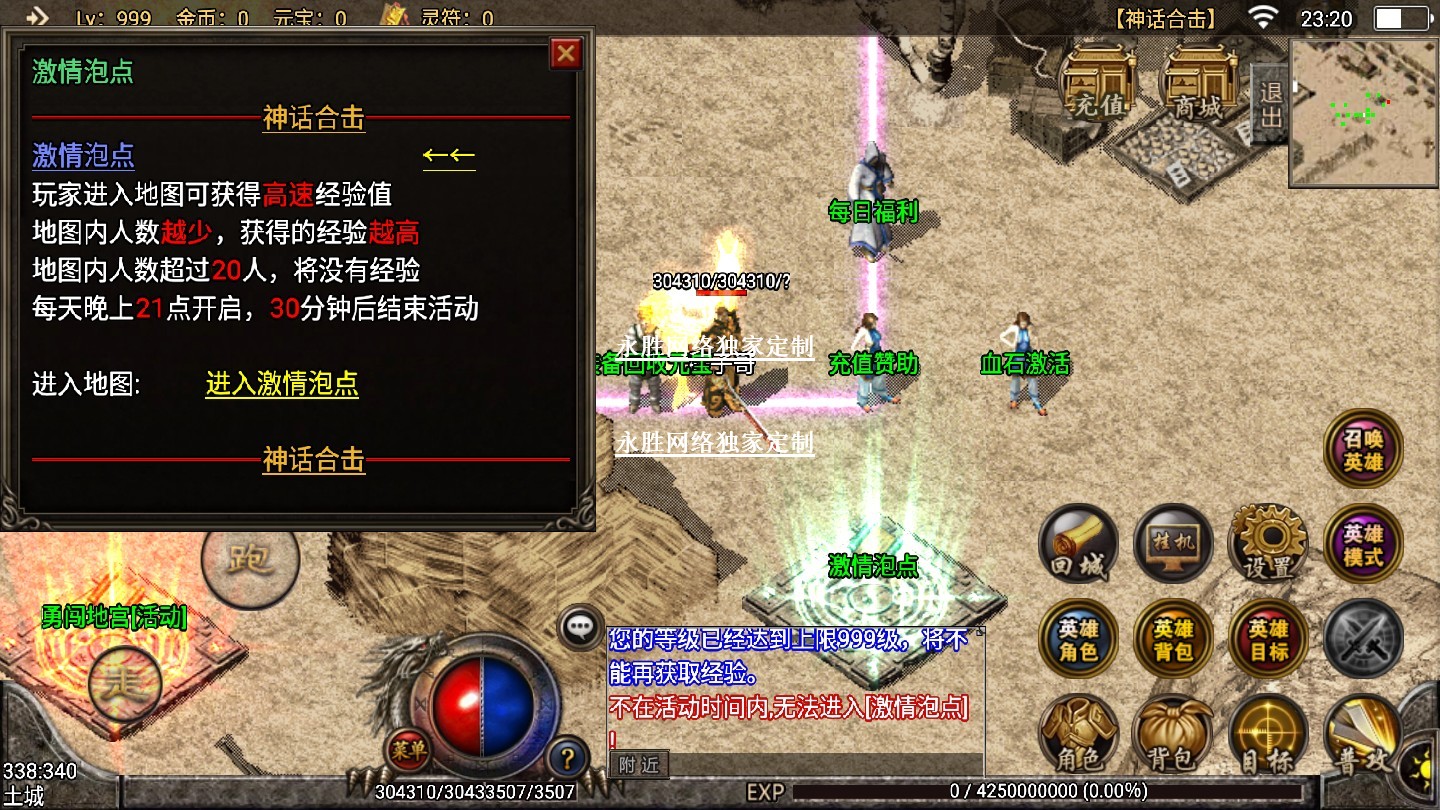Tap the 退出 exit button

(x=1270, y=104)
